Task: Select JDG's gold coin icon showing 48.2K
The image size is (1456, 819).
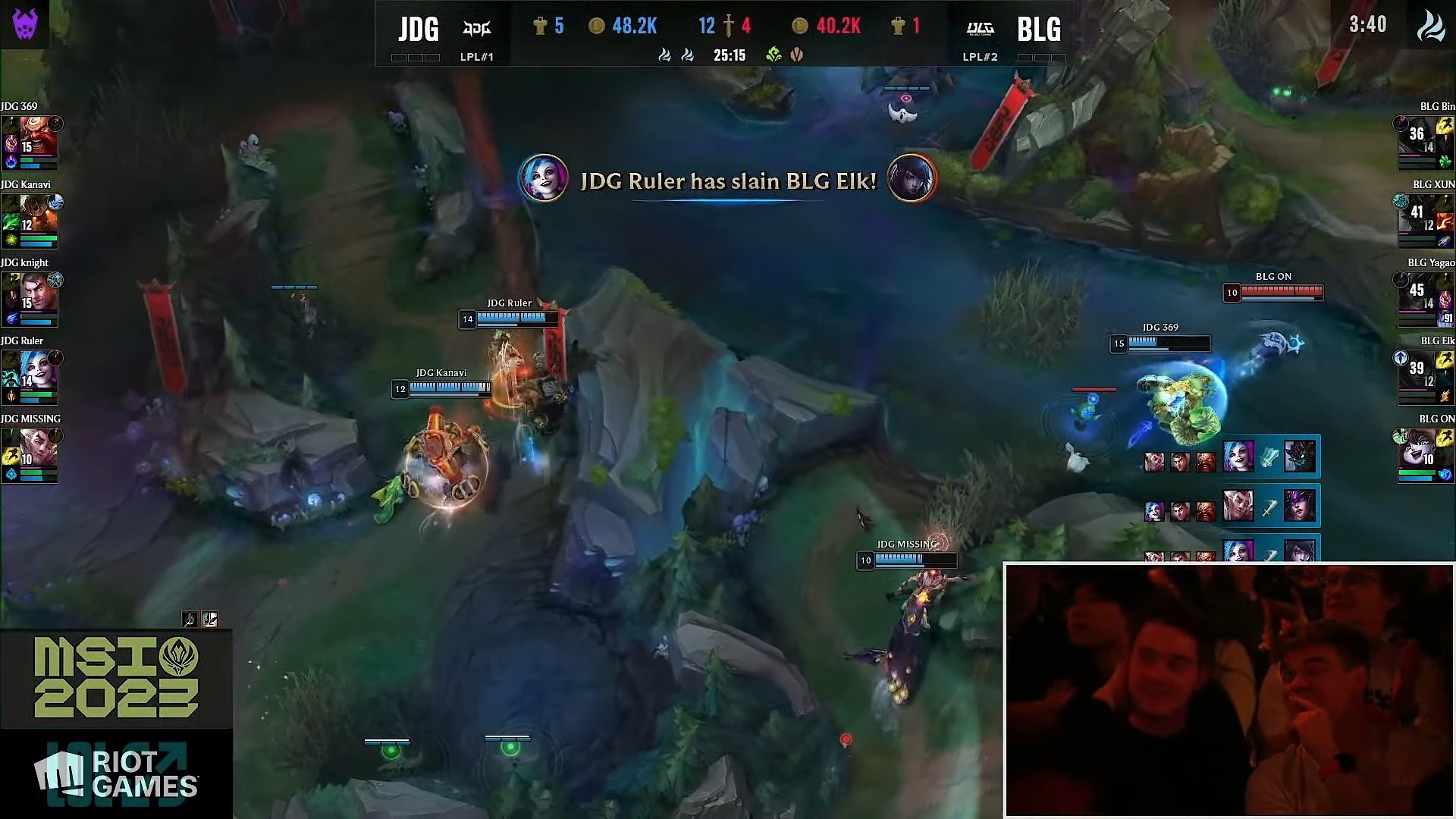Action: (x=598, y=25)
